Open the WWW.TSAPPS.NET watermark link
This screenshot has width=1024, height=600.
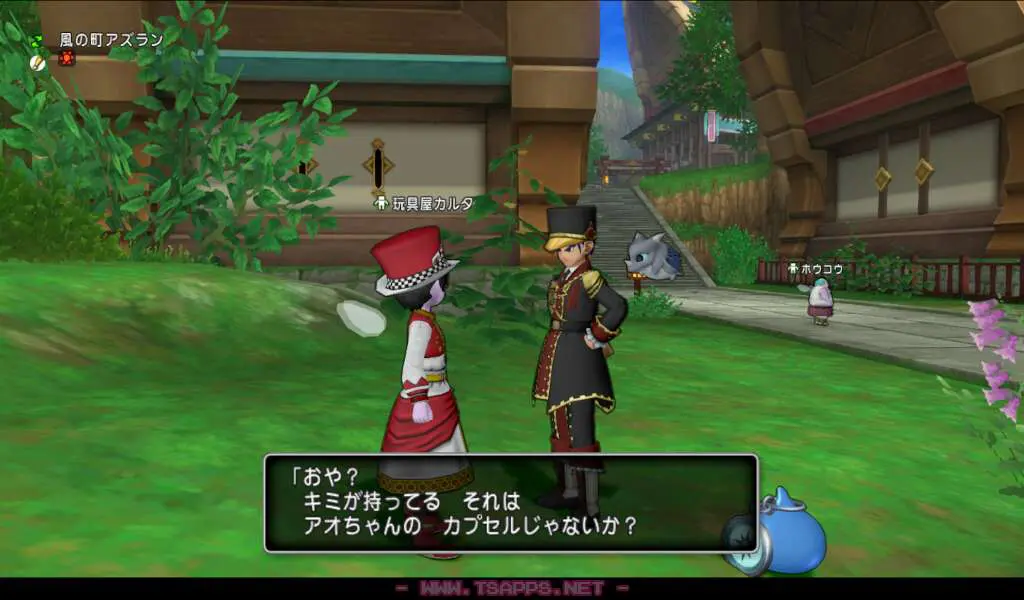(x=511, y=588)
